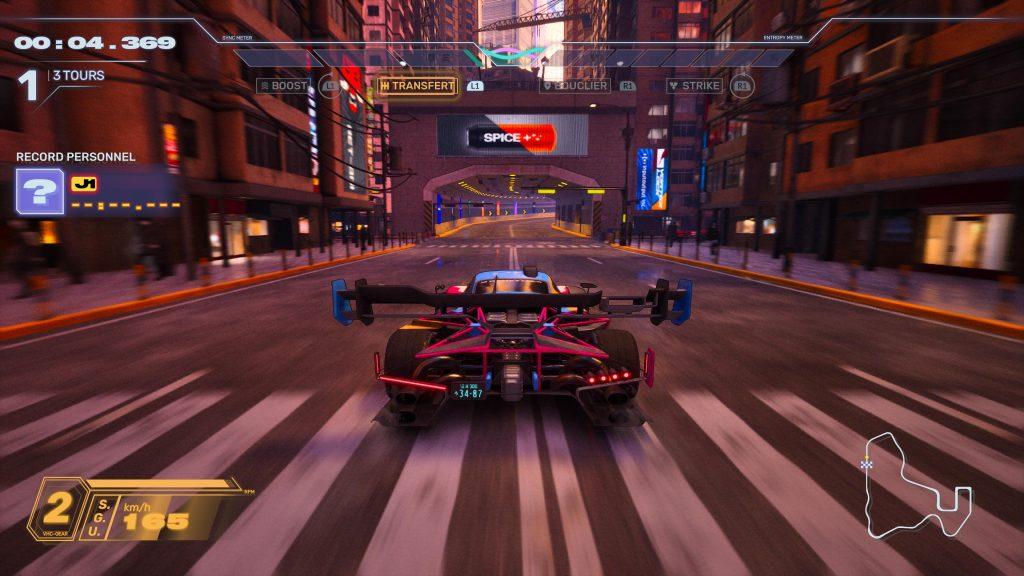Viewport: 1024px width, 576px height.
Task: Use the STRIKE ability
Action: click(695, 86)
